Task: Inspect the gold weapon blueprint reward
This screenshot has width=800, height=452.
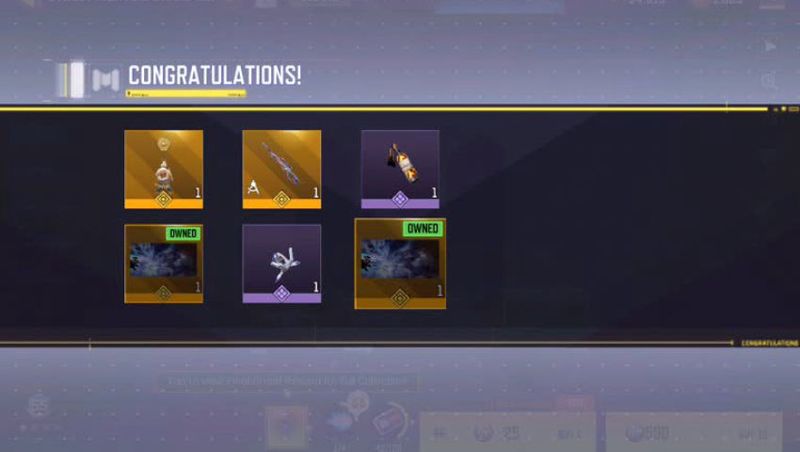Action: pyautogui.click(x=281, y=168)
